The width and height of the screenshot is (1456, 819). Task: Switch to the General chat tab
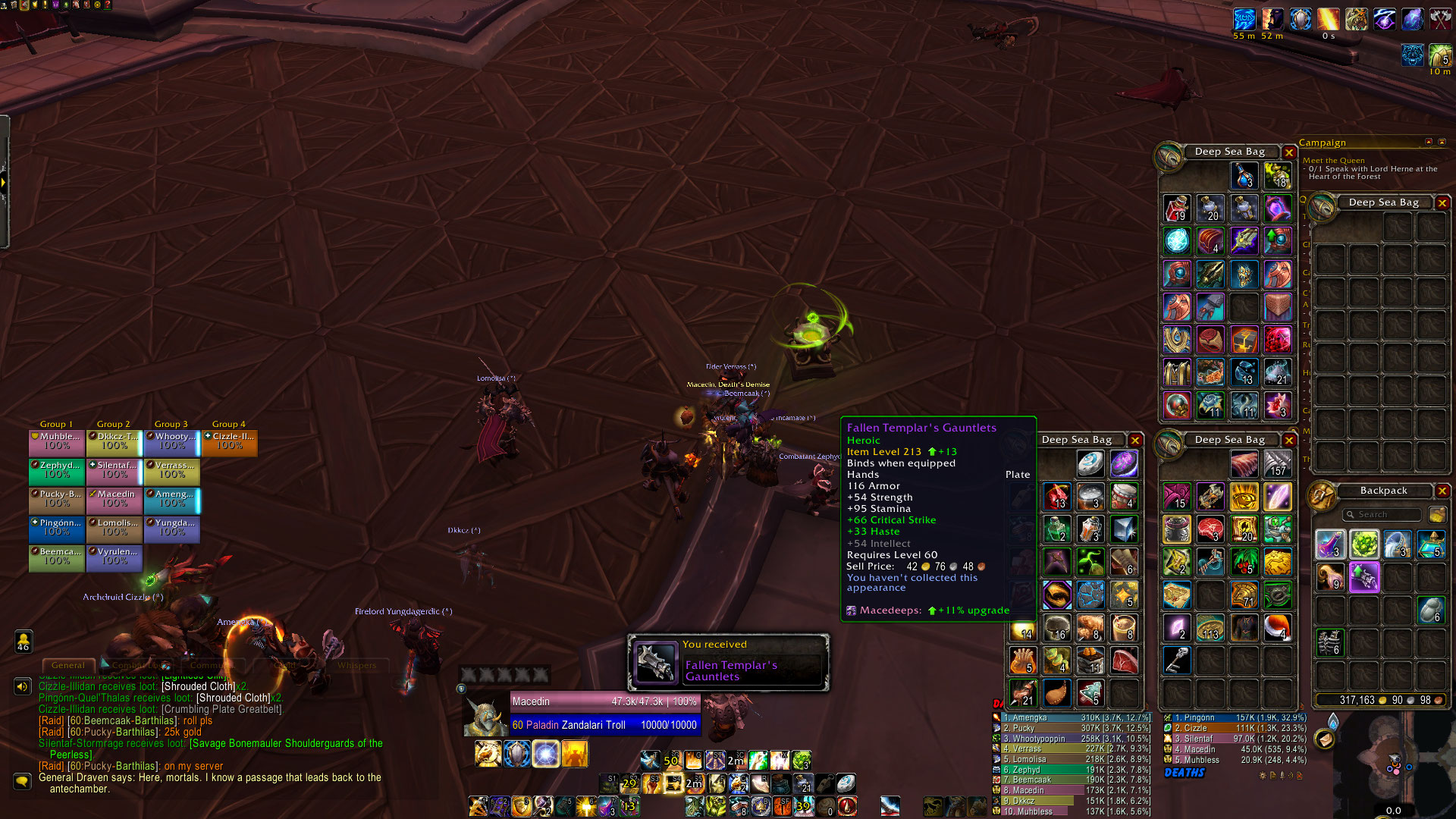tap(68, 666)
